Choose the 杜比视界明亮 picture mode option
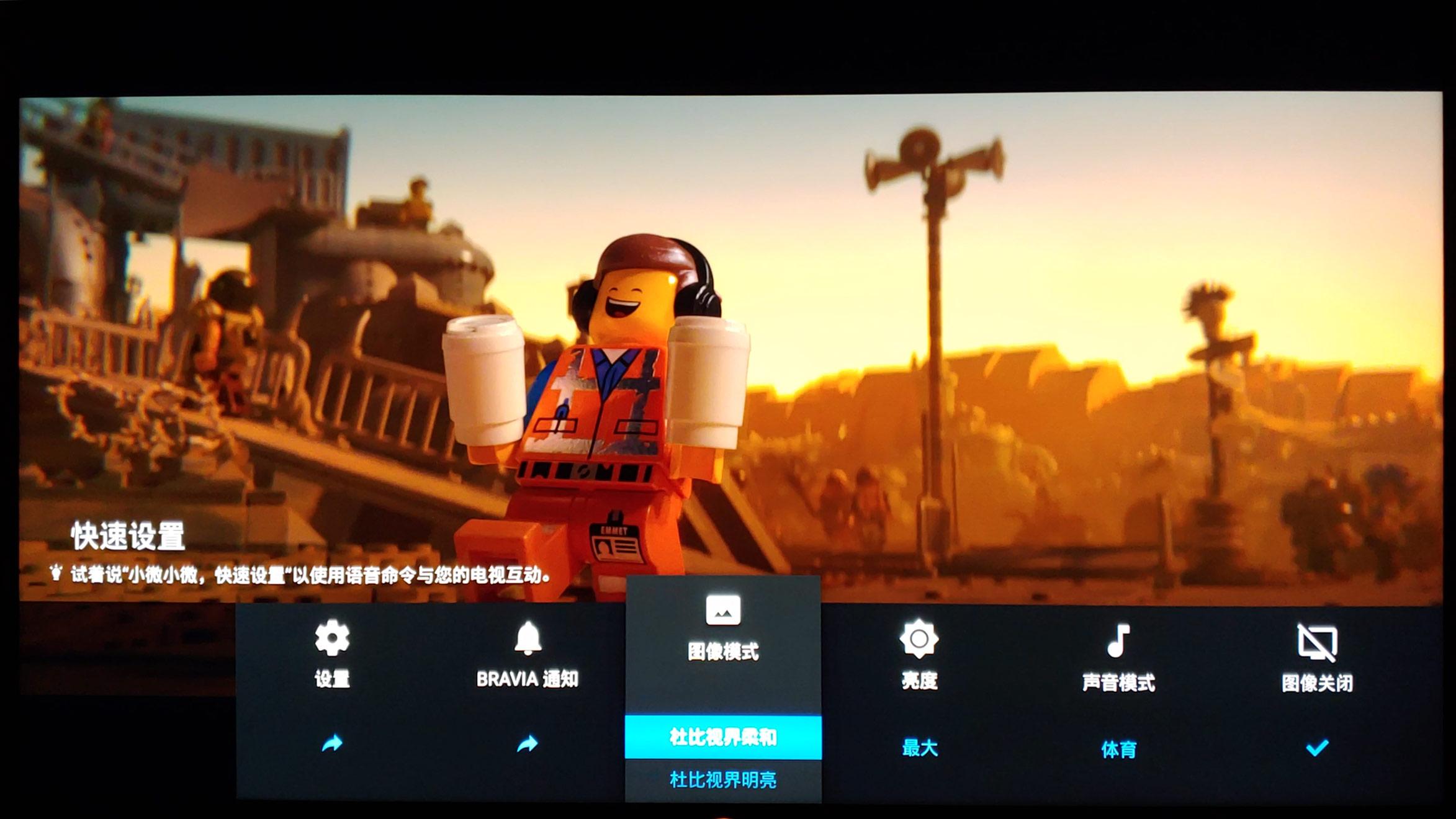Viewport: 1456px width, 819px height. [x=723, y=780]
